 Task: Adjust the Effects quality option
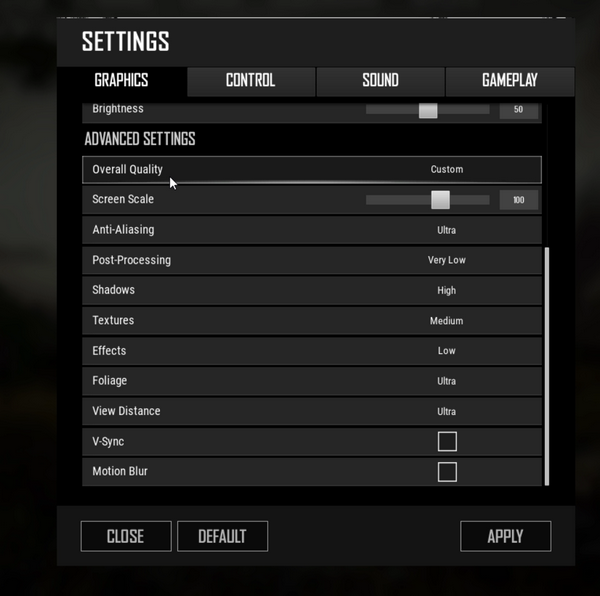pyautogui.click(x=446, y=351)
